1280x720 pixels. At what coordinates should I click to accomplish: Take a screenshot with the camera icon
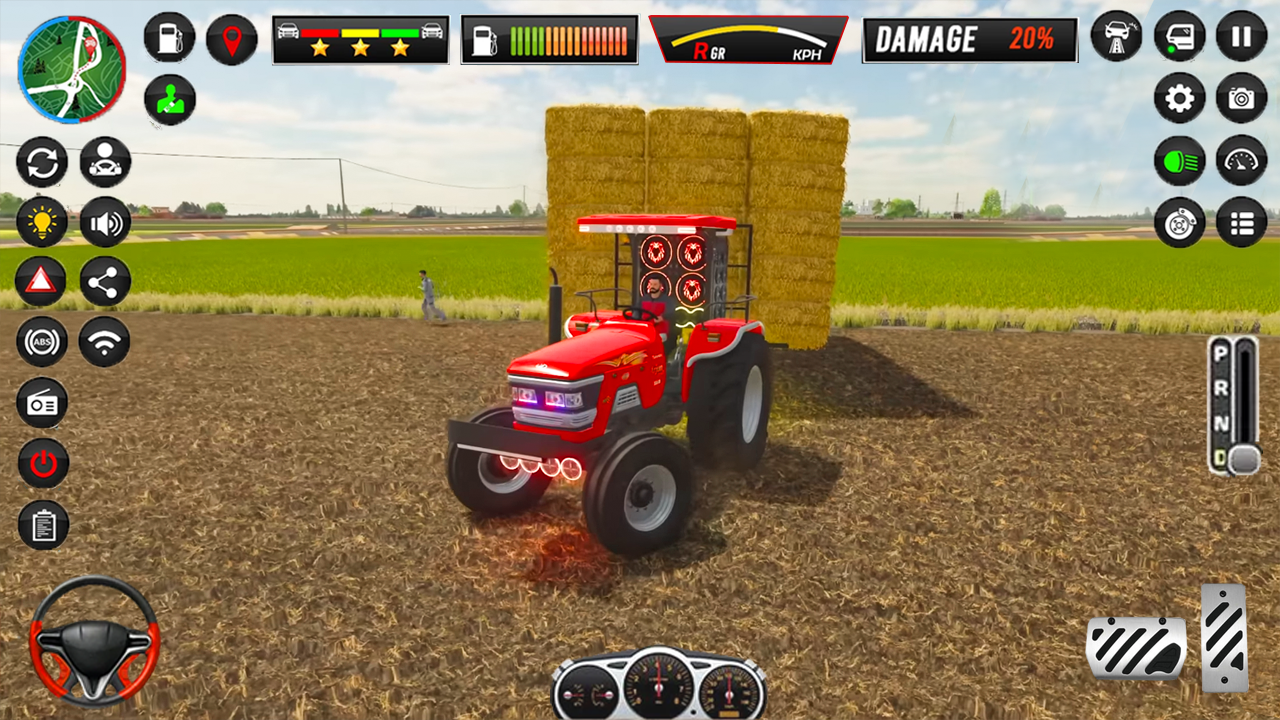pos(1240,98)
